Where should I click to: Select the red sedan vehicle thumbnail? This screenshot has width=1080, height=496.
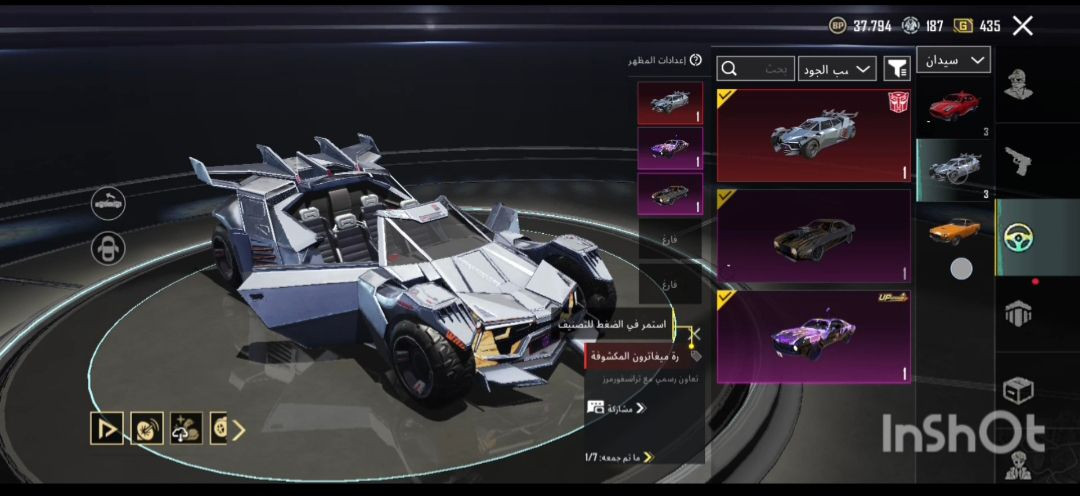pyautogui.click(x=953, y=106)
